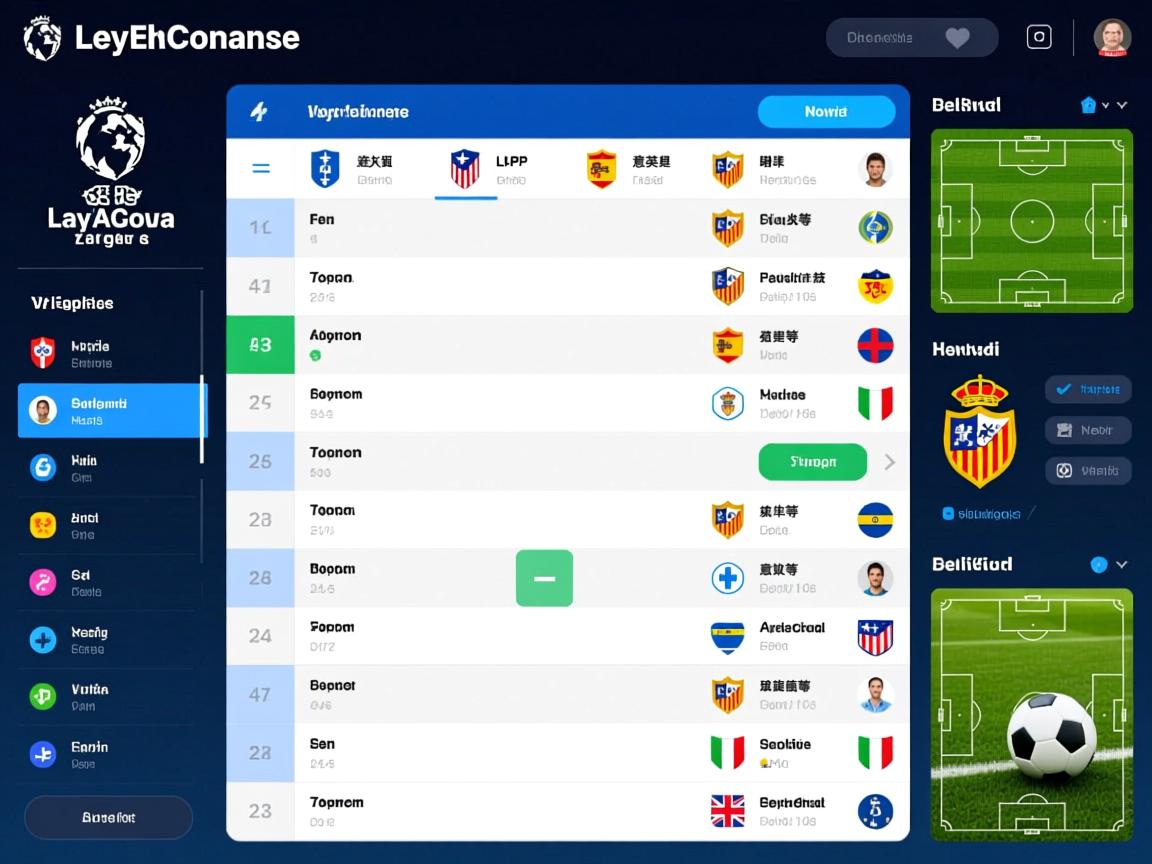Click the pill button at sidebar bottom
The image size is (1152, 864).
[108, 817]
